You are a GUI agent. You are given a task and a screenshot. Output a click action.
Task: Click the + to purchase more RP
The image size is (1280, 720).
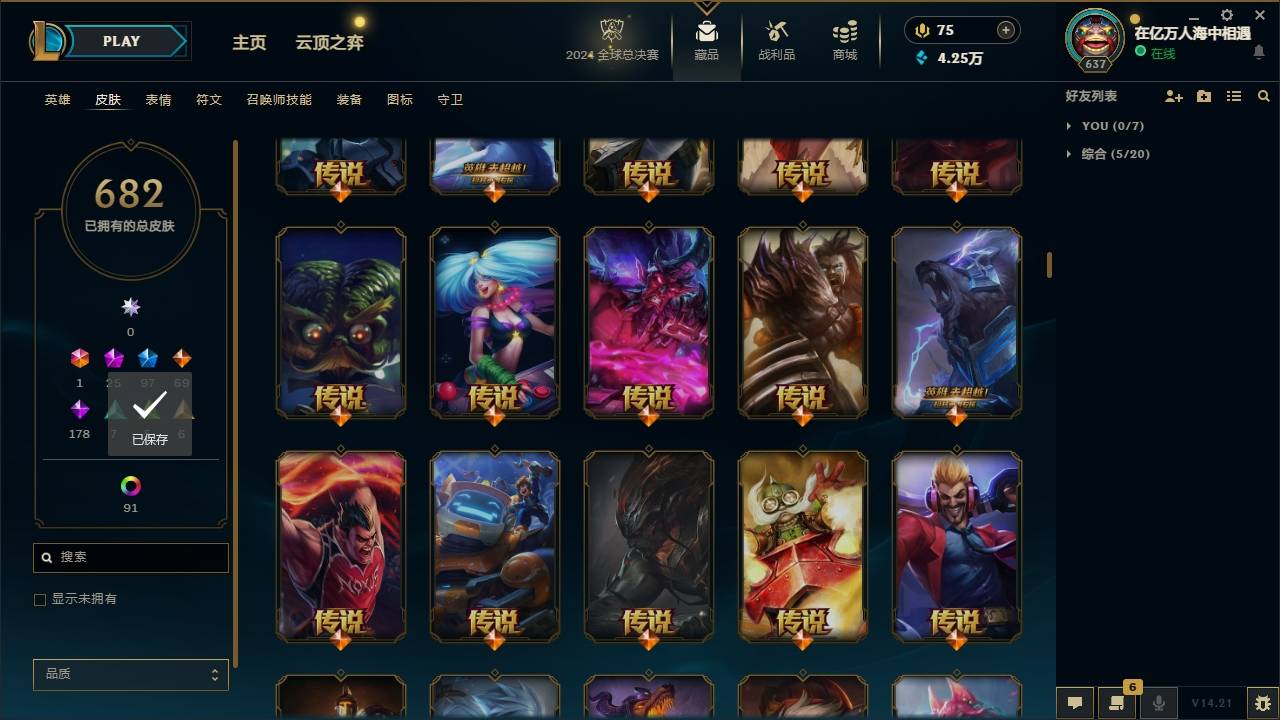point(1004,29)
